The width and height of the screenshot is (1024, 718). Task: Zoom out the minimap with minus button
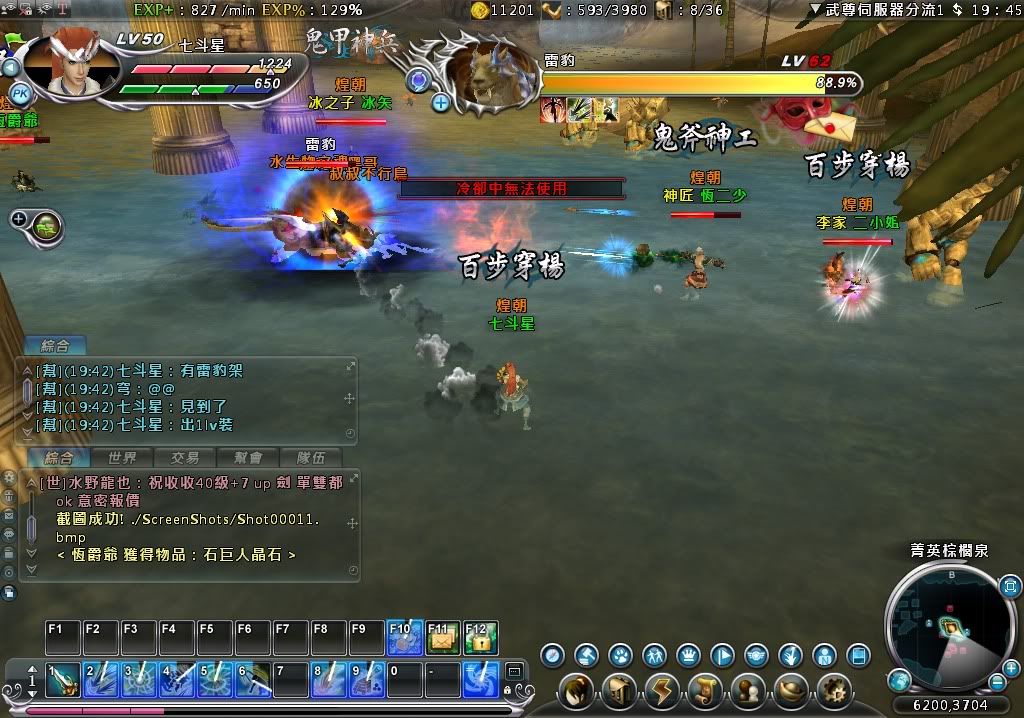pyautogui.click(x=998, y=683)
